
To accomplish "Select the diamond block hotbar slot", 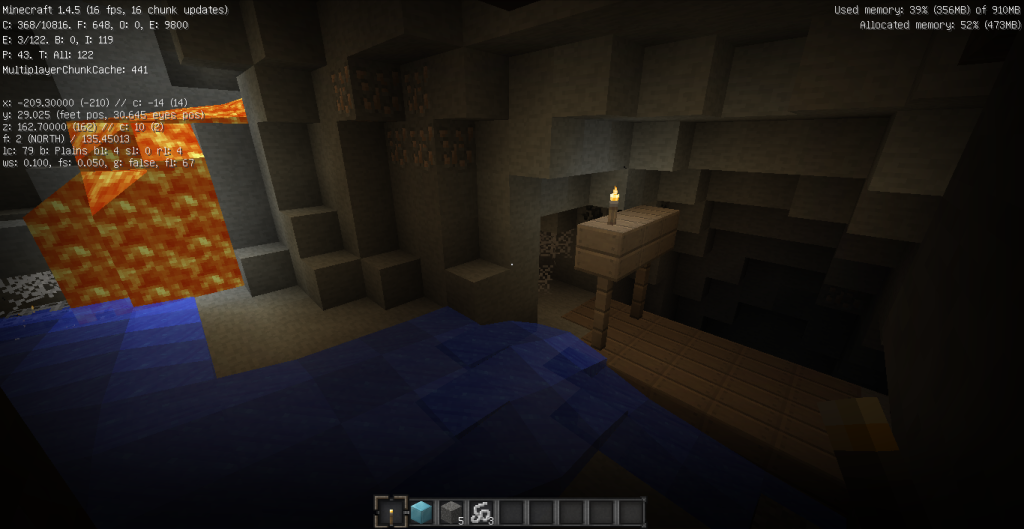I will point(421,513).
